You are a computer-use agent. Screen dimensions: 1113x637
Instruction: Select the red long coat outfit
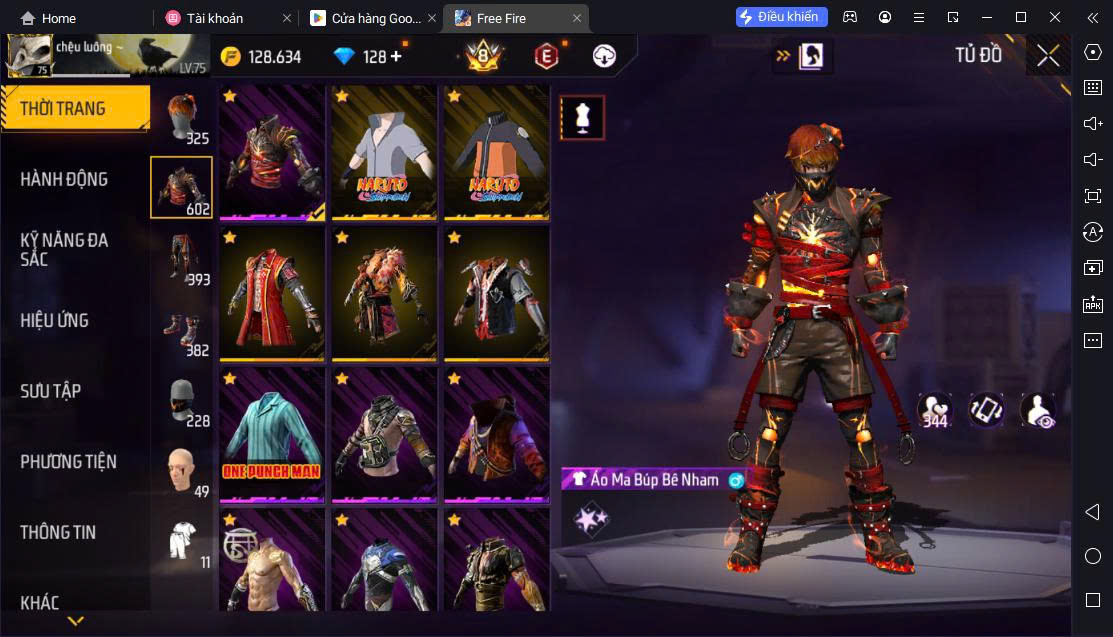(x=271, y=293)
